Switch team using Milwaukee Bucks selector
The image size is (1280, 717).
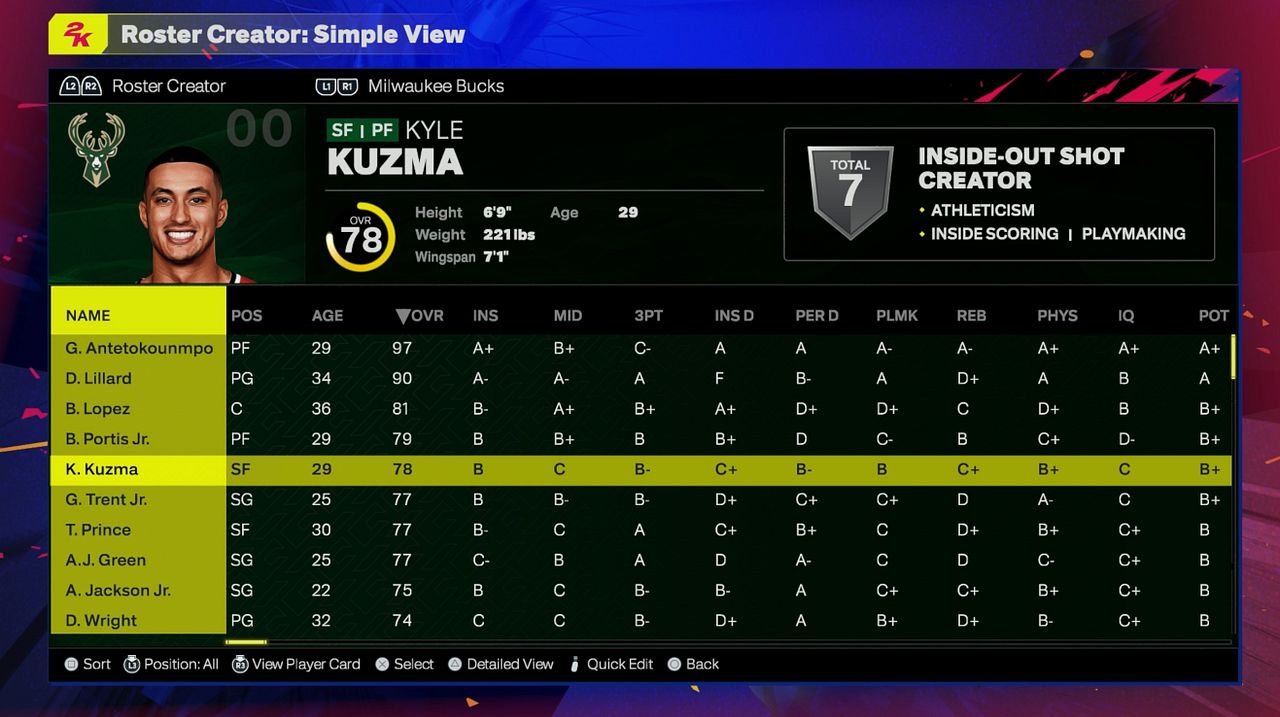point(435,86)
